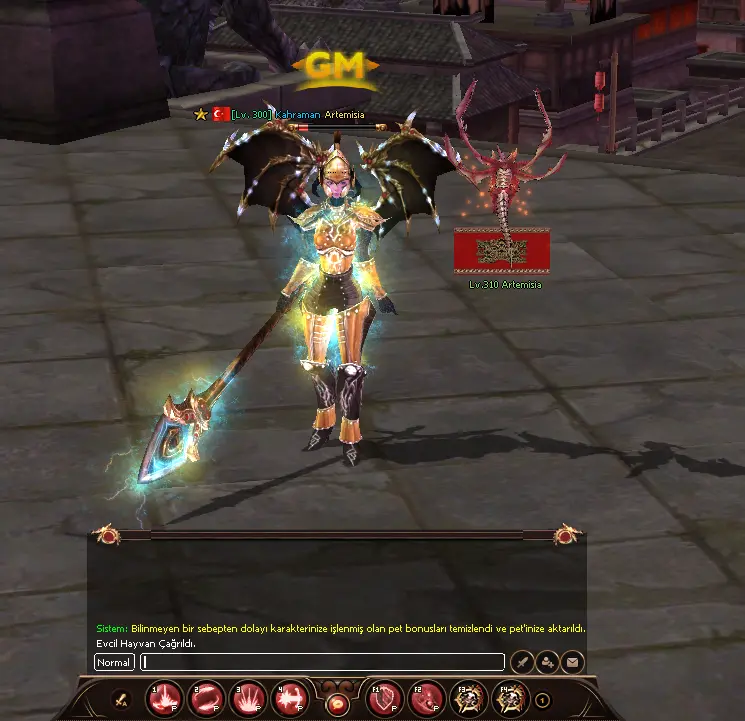Viewport: 745px width, 721px height.
Task: Select the F4 golden emblem slot
Action: click(510, 700)
